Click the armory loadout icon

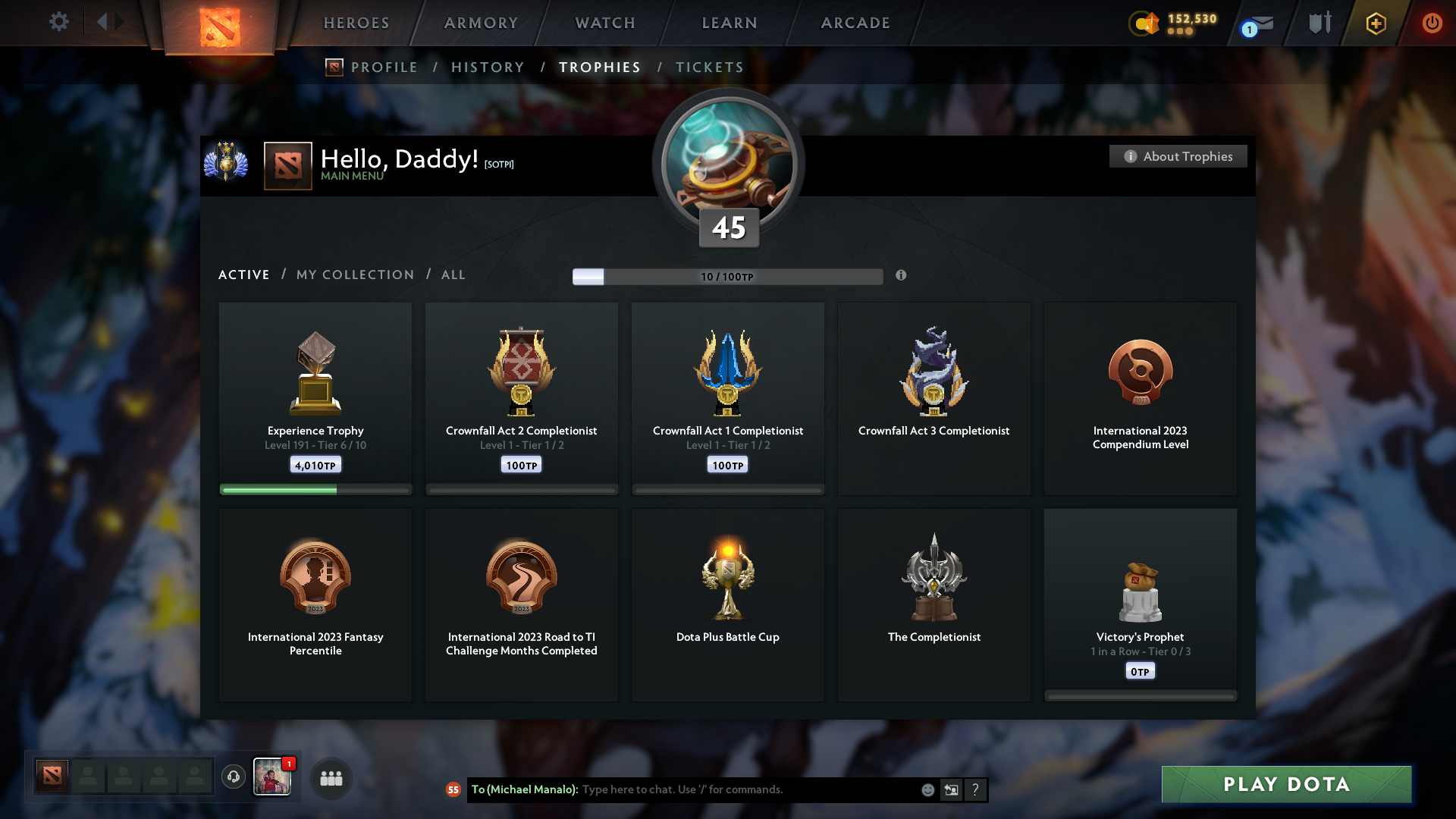(1318, 22)
